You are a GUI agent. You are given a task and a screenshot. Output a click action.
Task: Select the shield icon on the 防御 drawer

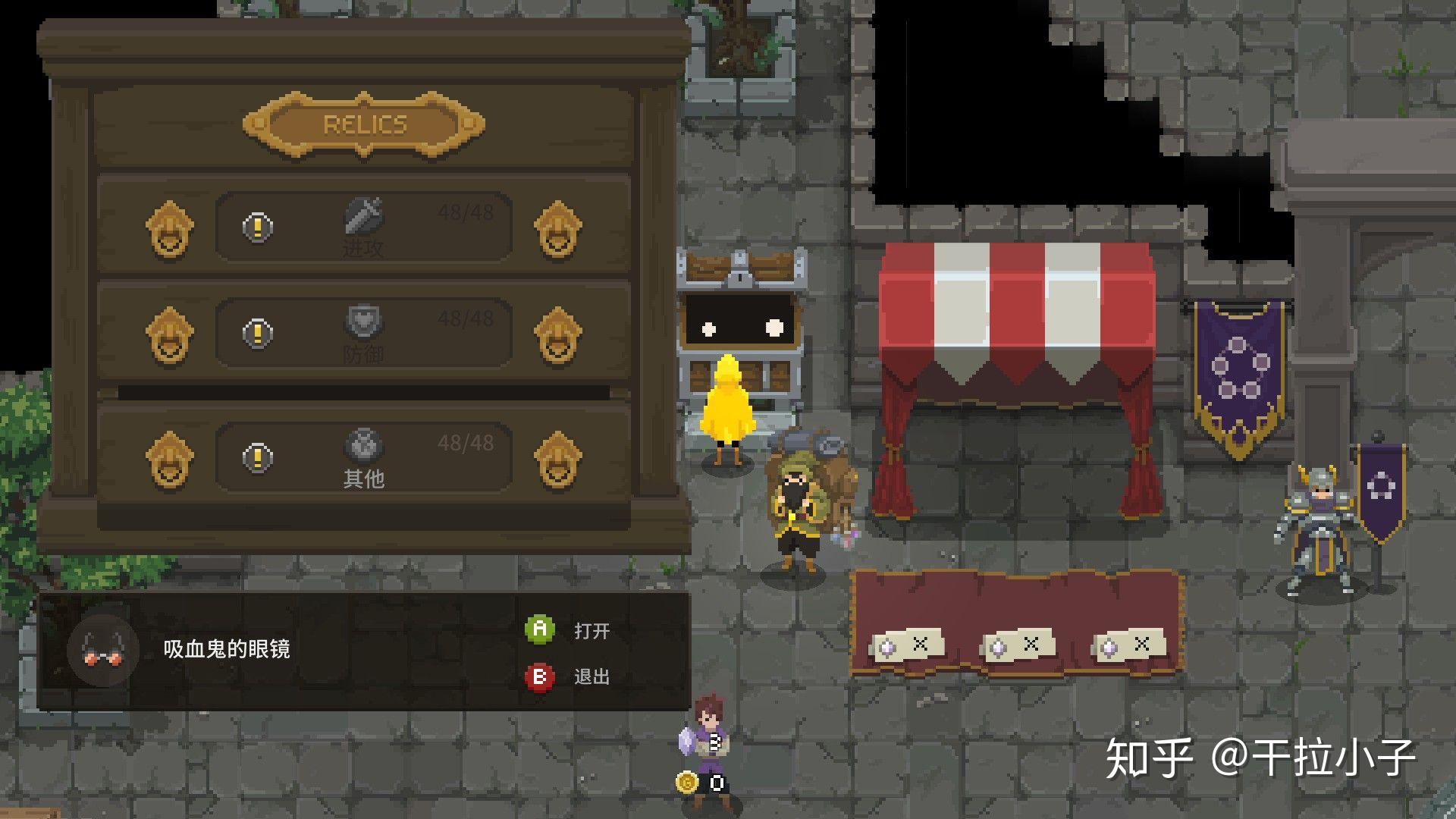(362, 322)
